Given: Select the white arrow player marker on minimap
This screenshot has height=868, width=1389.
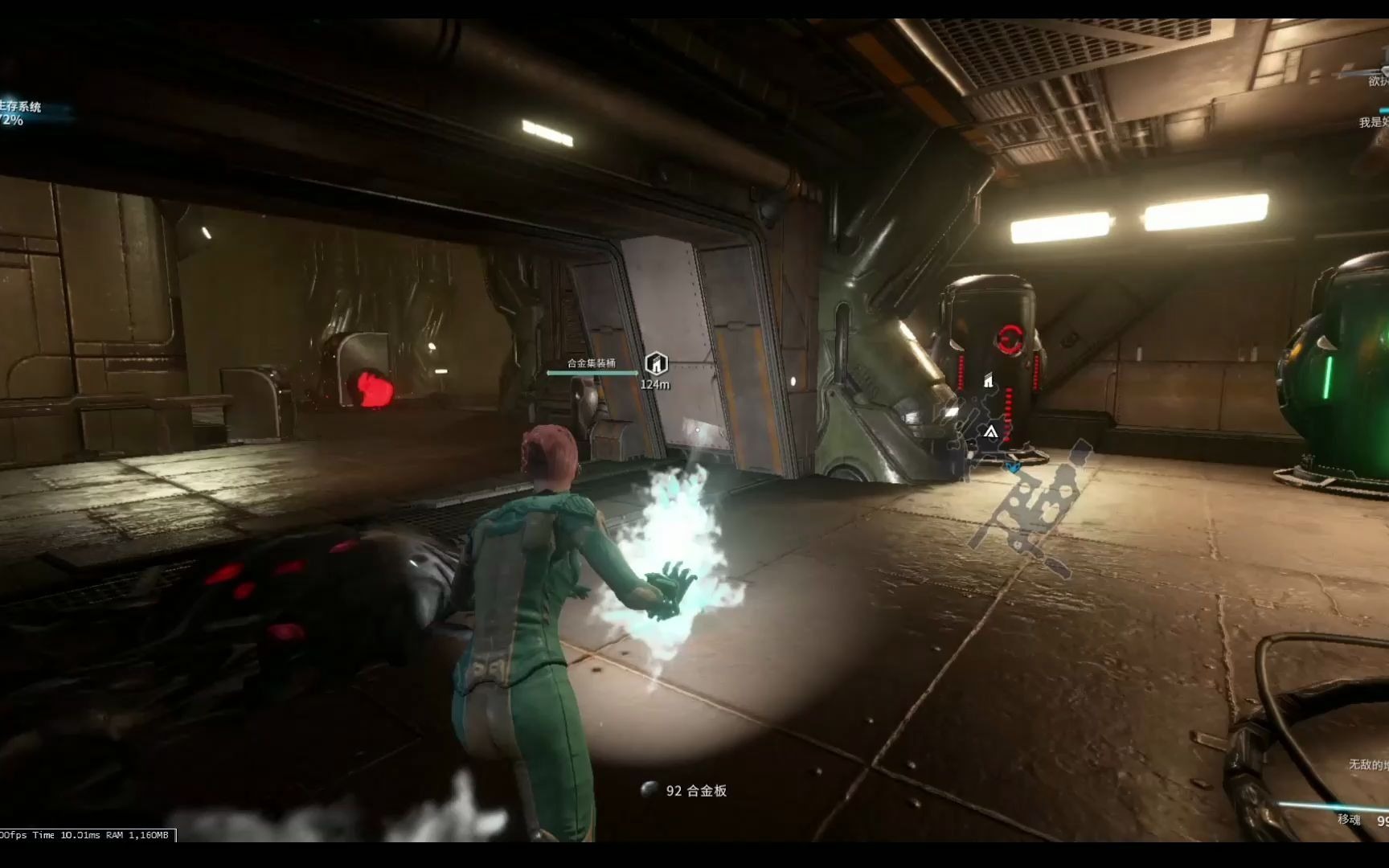Looking at the screenshot, I should click(x=991, y=432).
